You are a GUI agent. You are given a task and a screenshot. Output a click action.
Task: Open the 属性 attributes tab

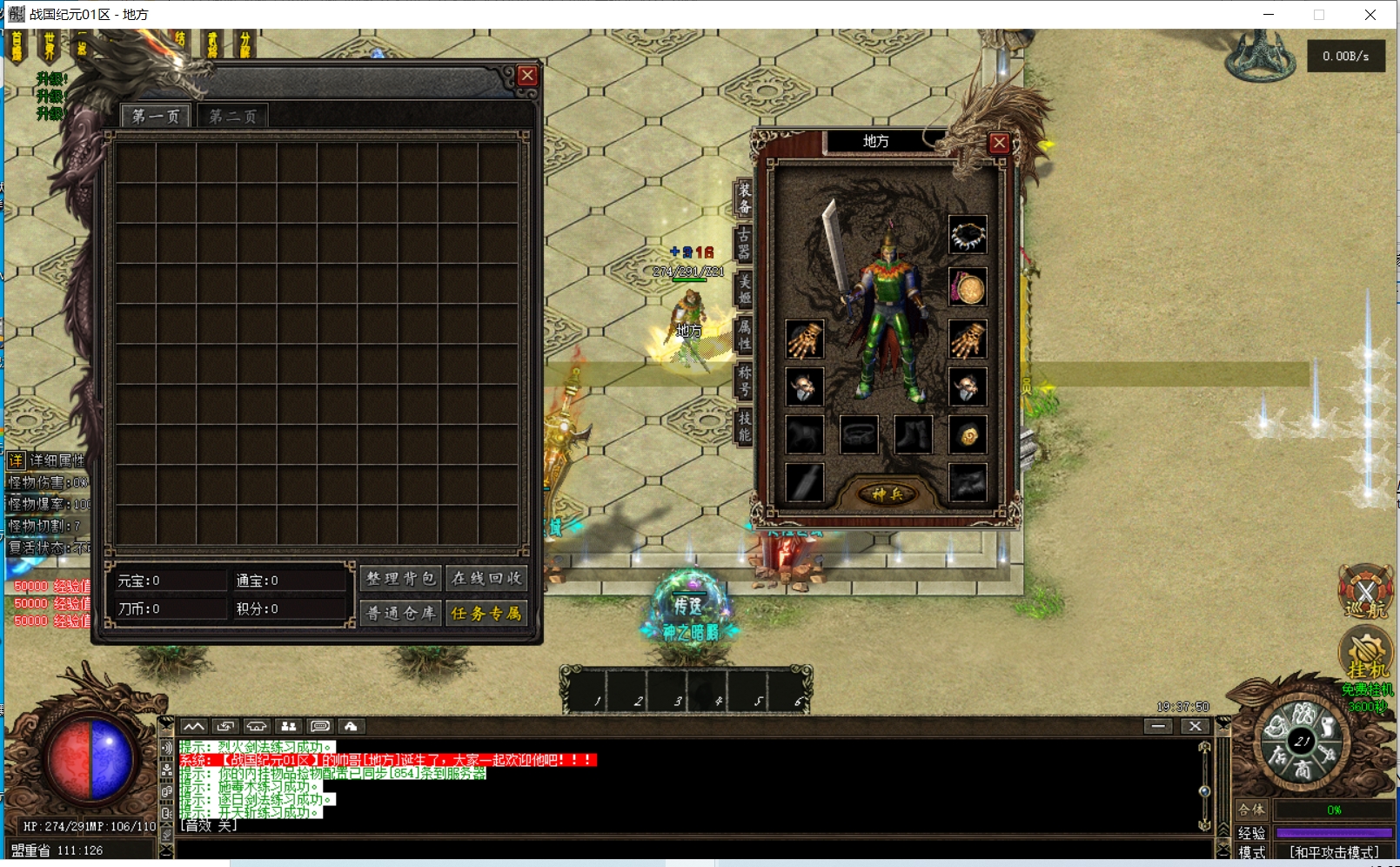pyautogui.click(x=744, y=334)
